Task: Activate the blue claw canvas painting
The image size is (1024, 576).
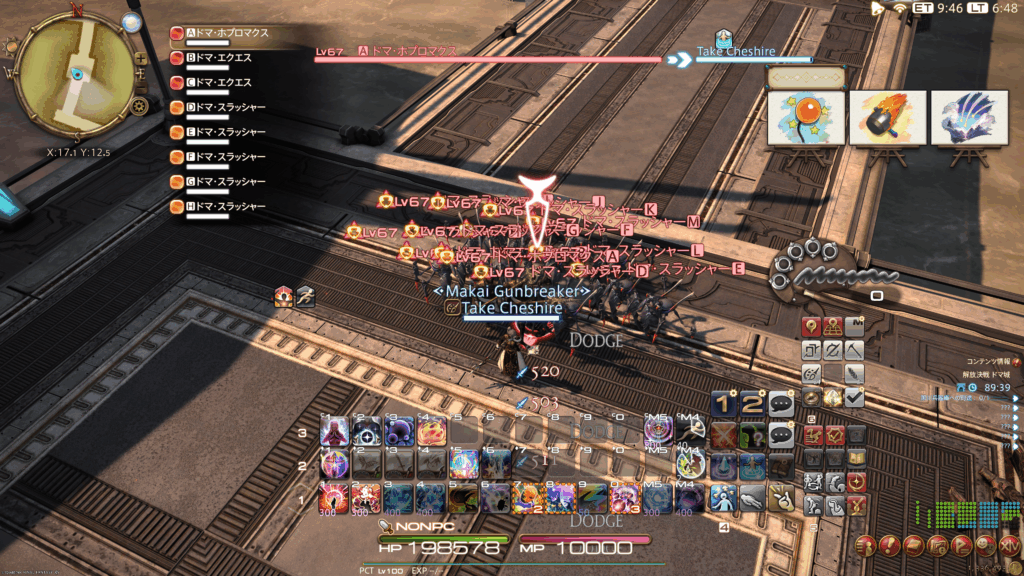Action: (968, 118)
